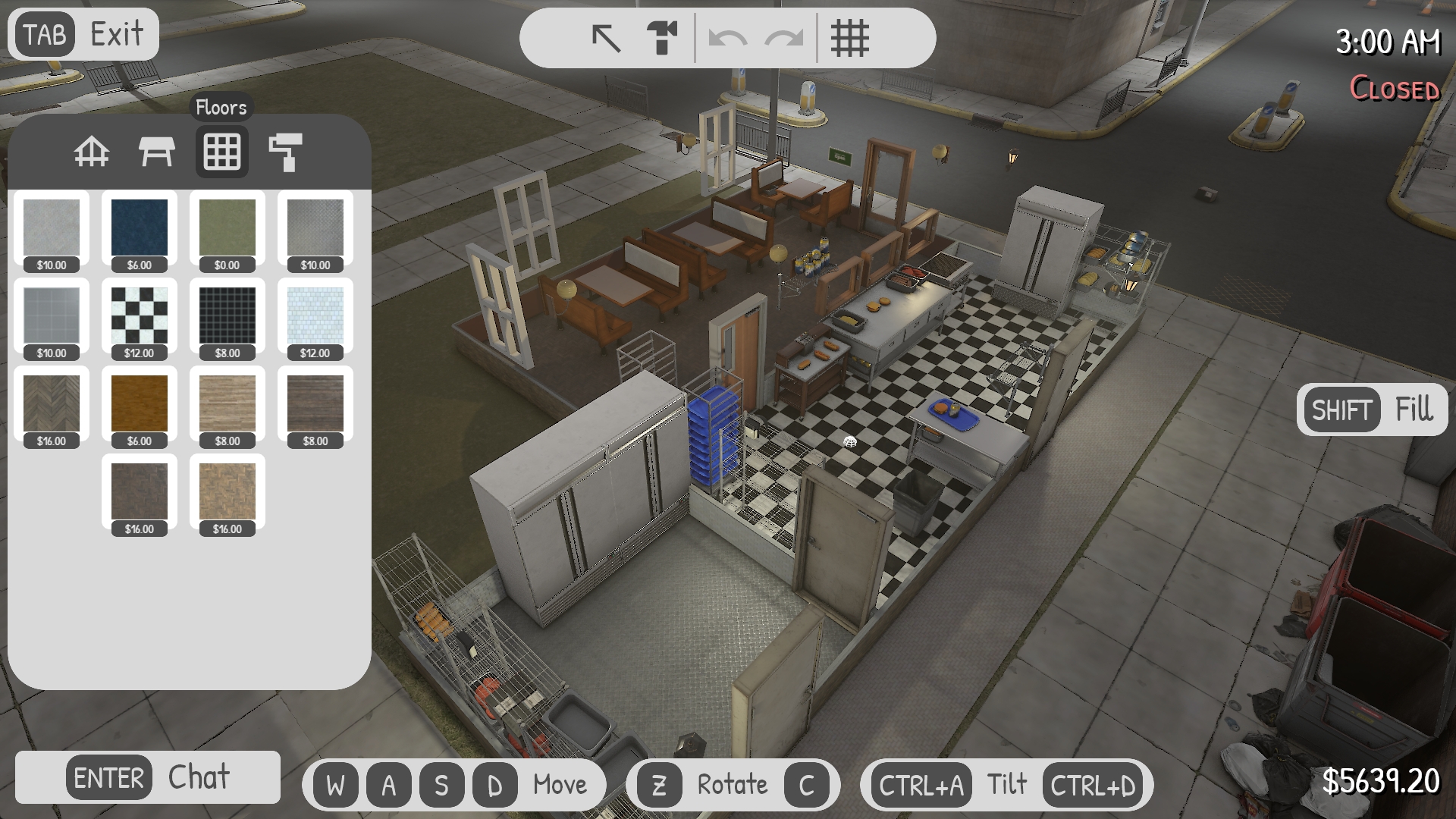This screenshot has height=819, width=1456.
Task: Open the furniture table tab
Action: pos(157,152)
